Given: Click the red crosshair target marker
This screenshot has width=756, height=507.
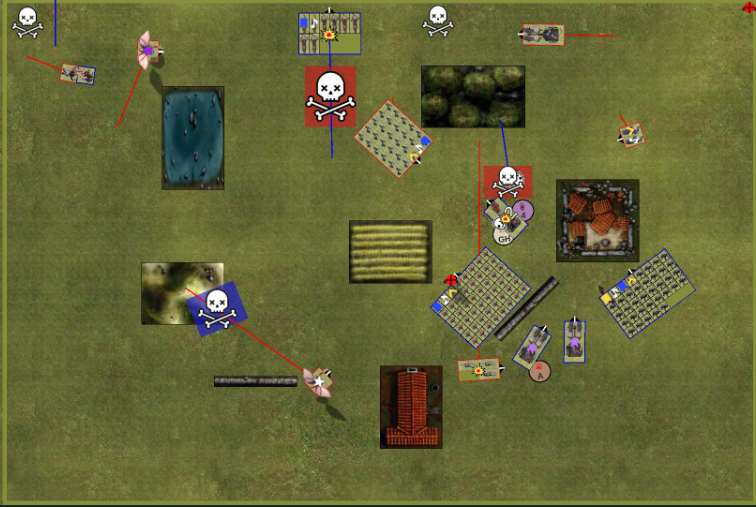Looking at the screenshot, I should pyautogui.click(x=452, y=281).
